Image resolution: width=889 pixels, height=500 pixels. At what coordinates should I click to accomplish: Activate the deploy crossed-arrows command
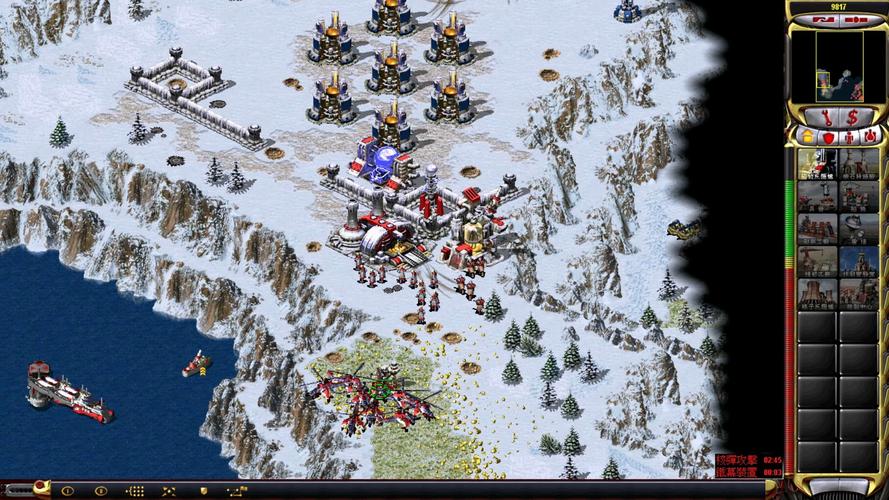[169, 491]
